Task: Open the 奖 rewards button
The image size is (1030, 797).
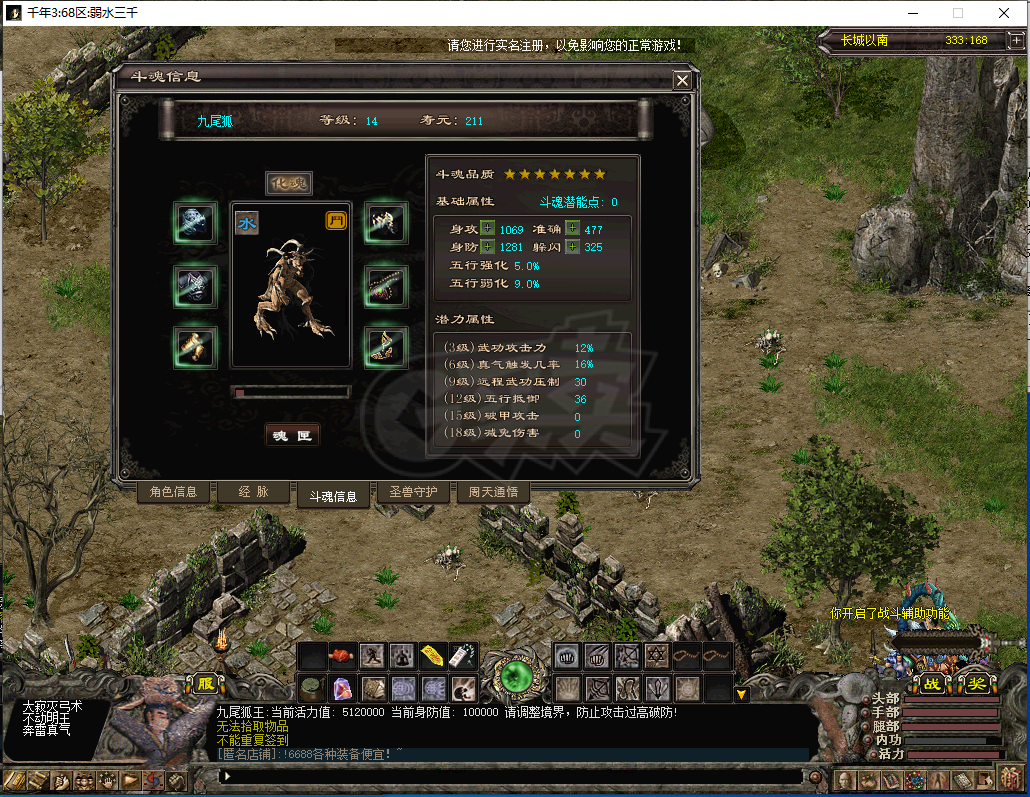Action: tap(973, 684)
